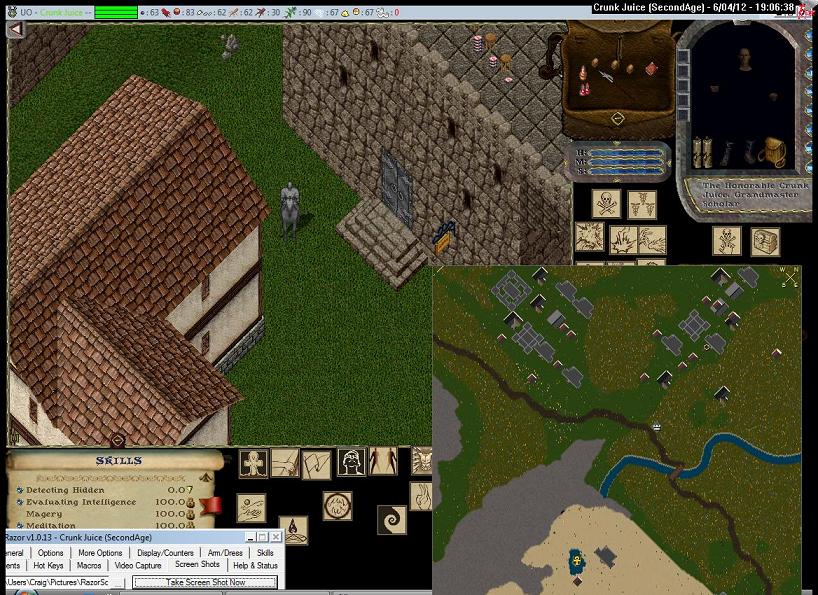The image size is (818, 595).
Task: Activate the ankh spell icon
Action: tap(253, 464)
